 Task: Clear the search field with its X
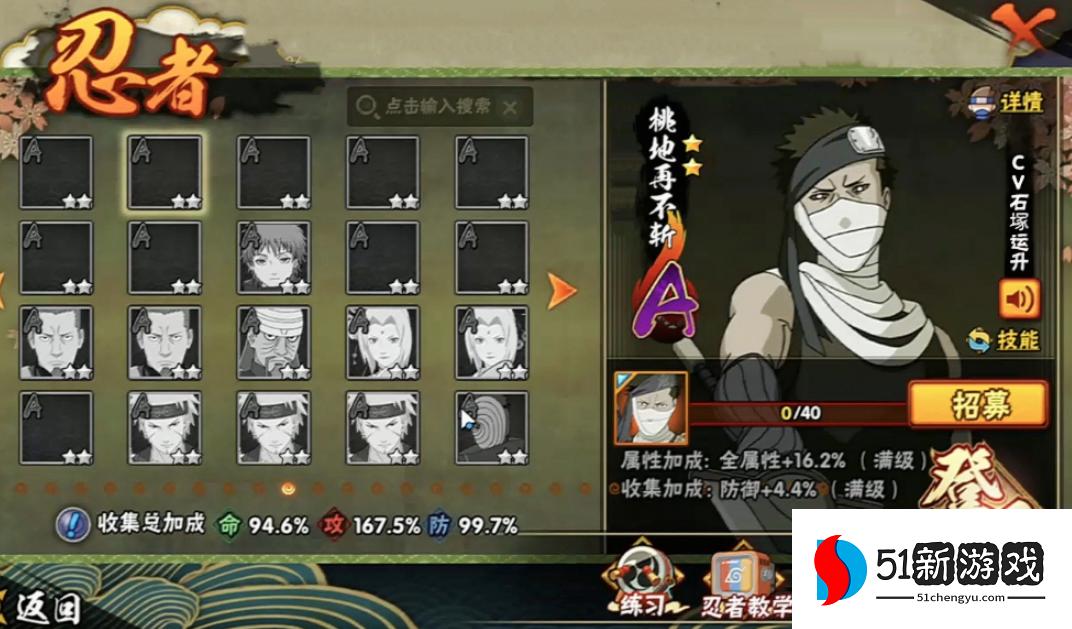point(510,107)
